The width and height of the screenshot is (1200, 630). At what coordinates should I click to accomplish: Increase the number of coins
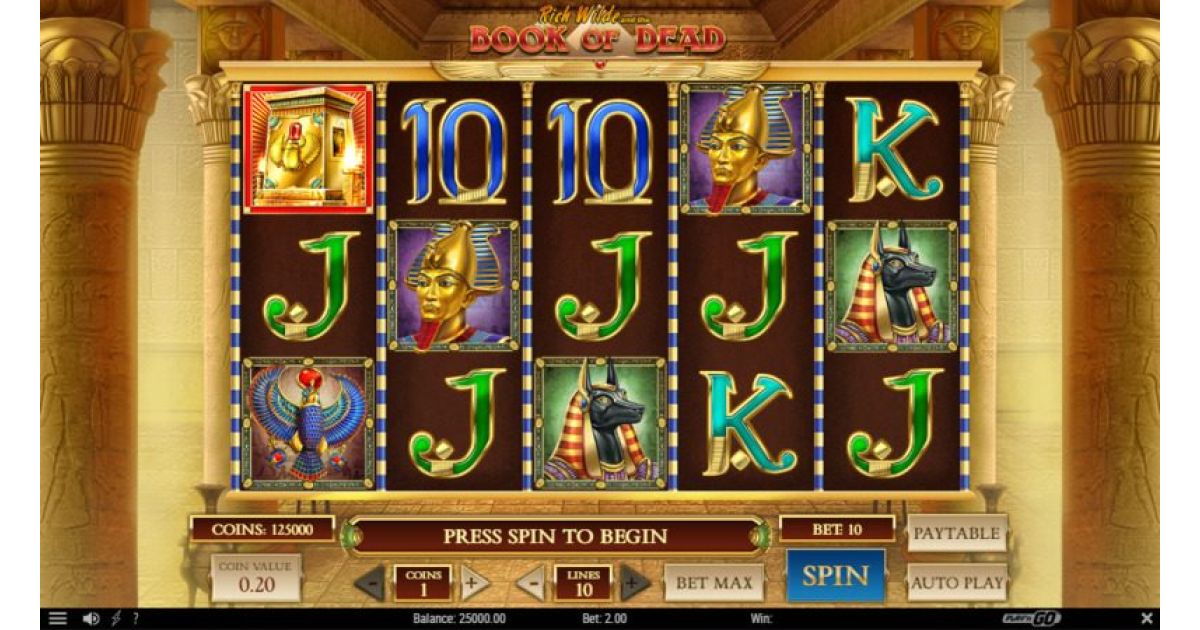[474, 582]
